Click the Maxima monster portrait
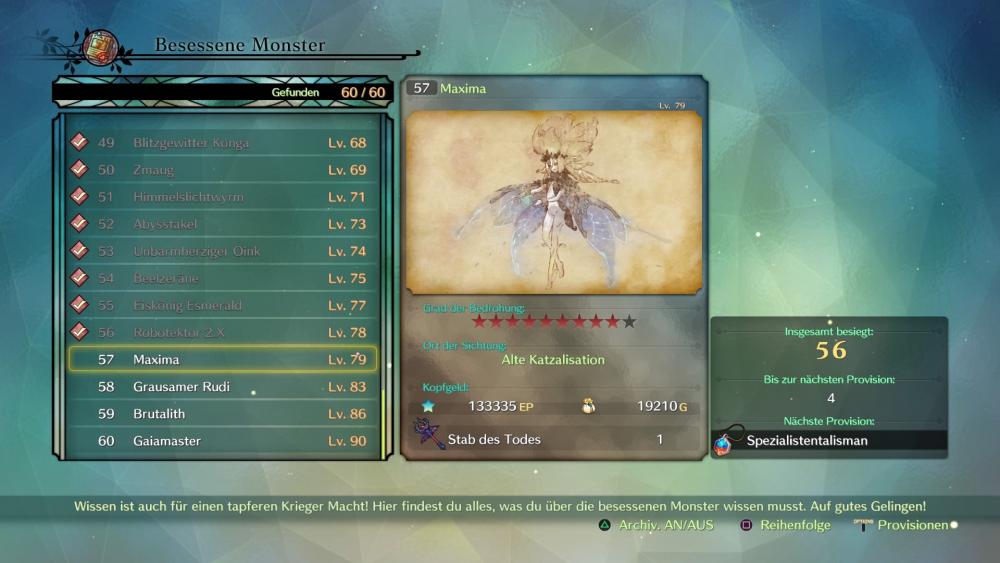This screenshot has height=563, width=1000. click(x=553, y=203)
